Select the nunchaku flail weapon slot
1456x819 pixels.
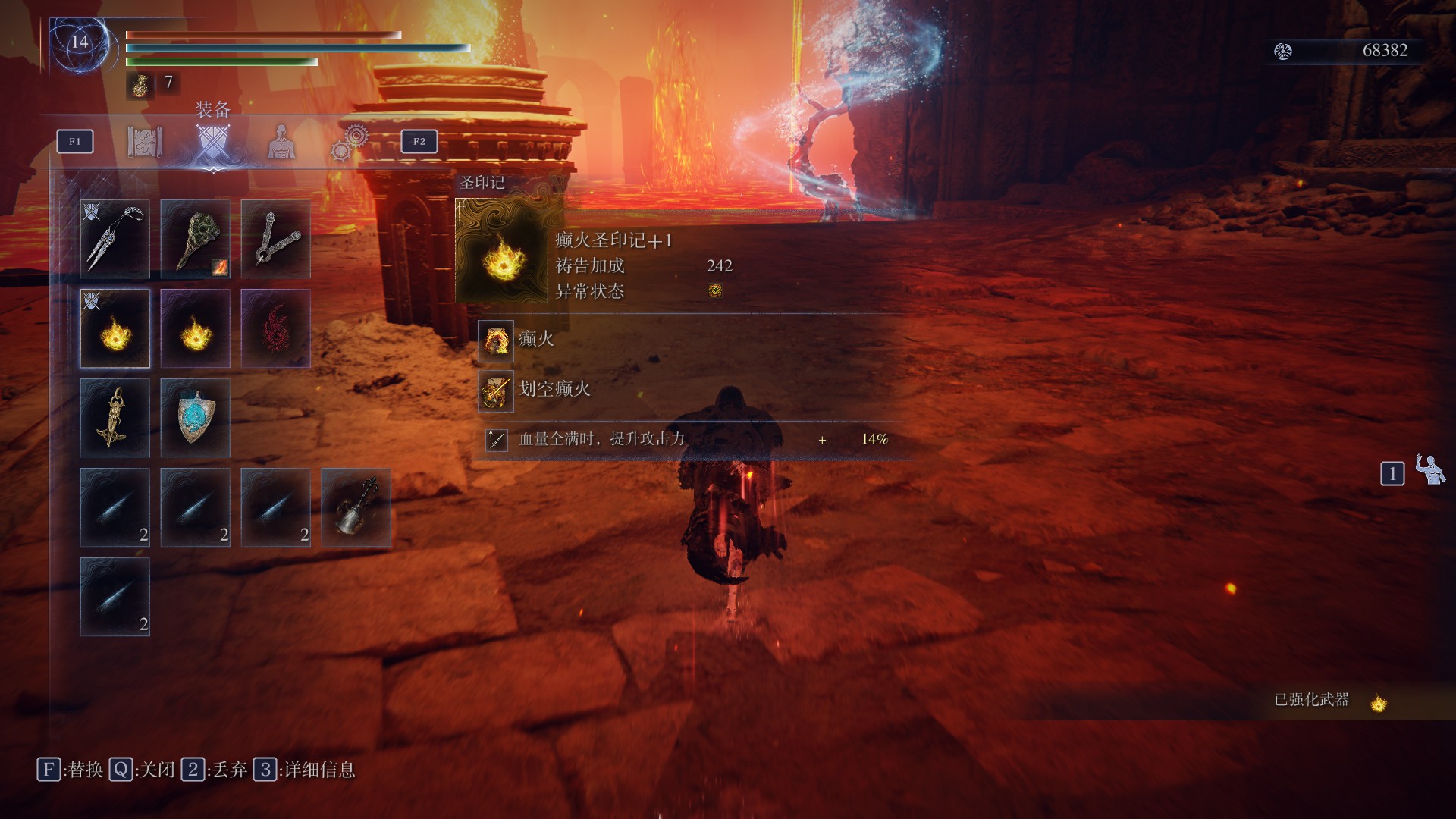[x=276, y=239]
